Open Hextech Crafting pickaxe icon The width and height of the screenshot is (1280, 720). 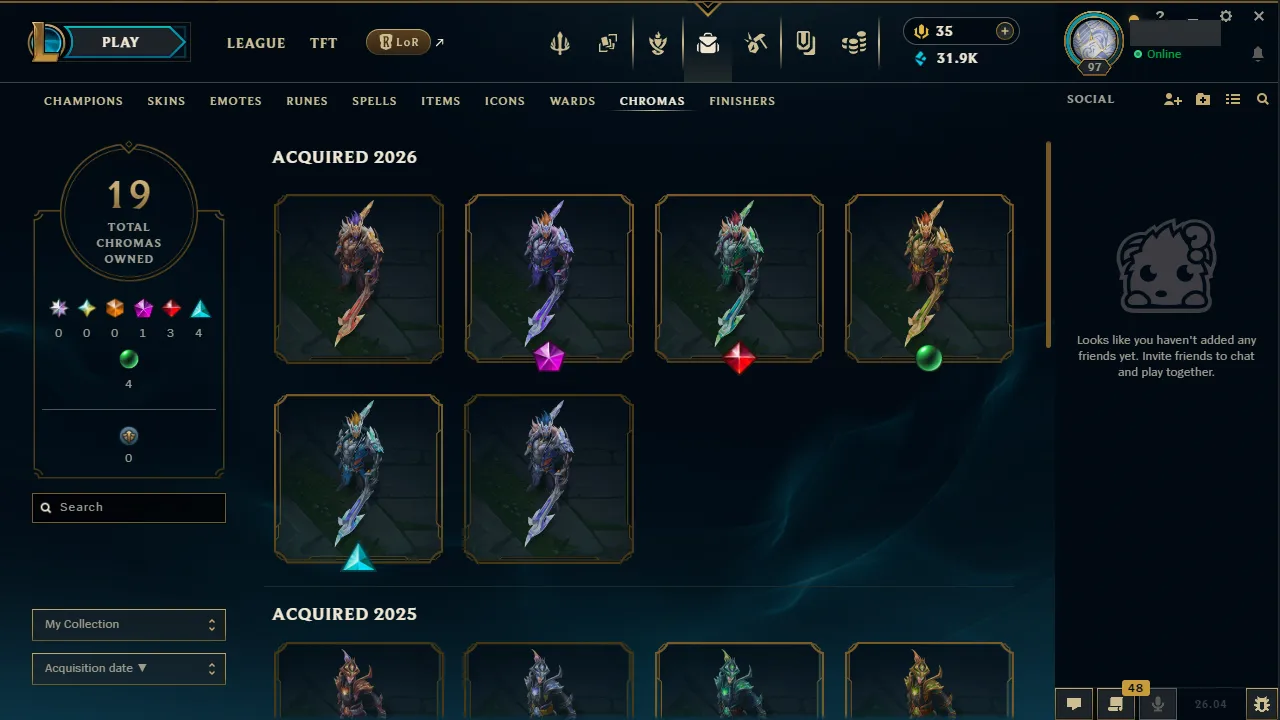point(756,42)
